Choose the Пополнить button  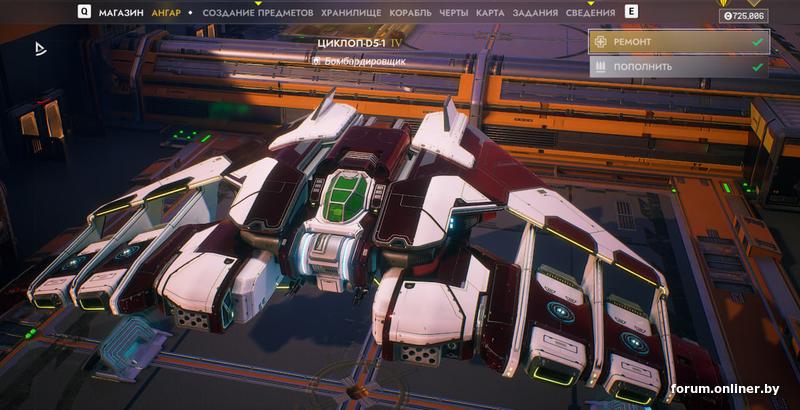click(679, 67)
